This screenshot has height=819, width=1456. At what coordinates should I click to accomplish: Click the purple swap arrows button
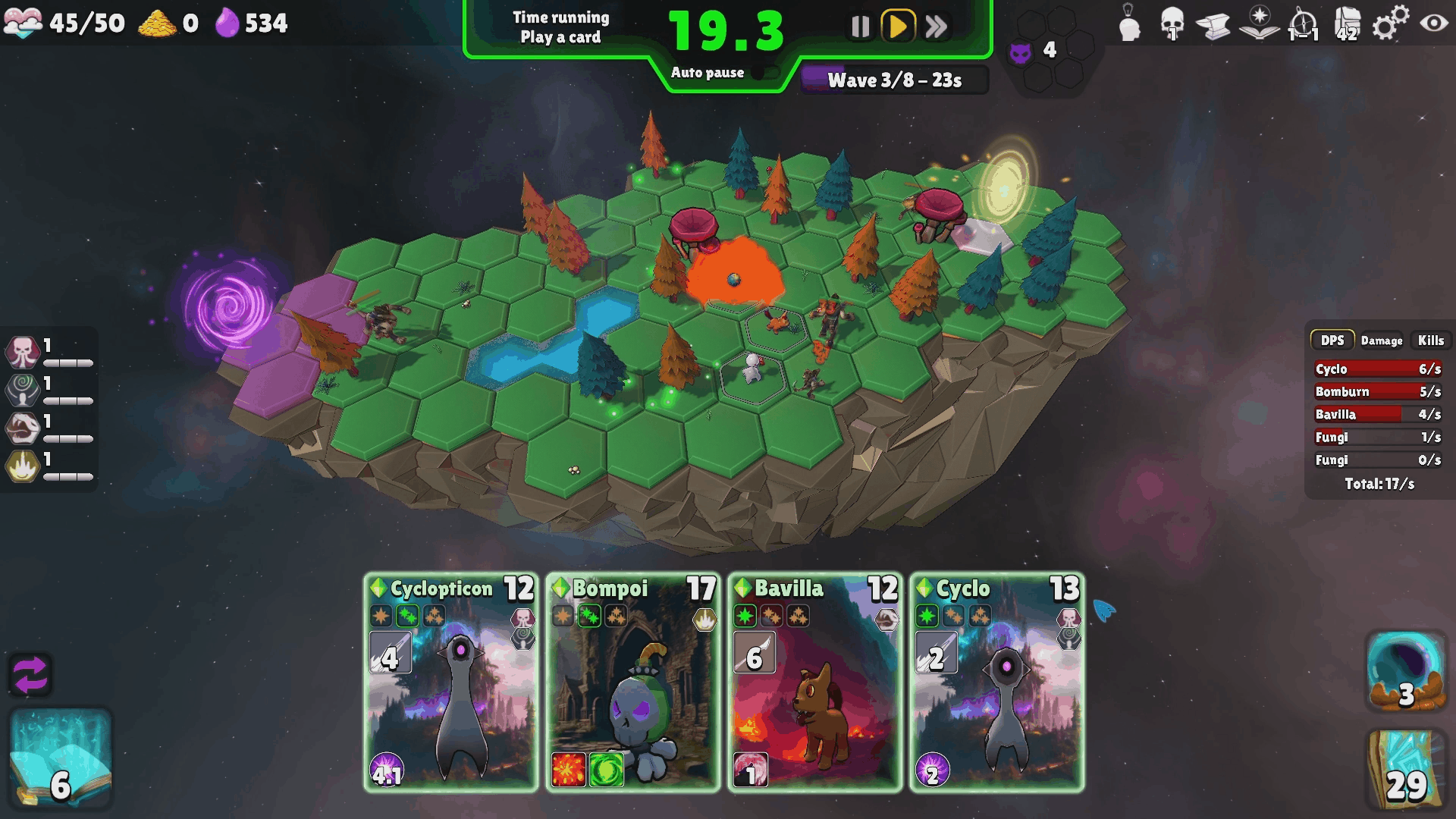(30, 674)
